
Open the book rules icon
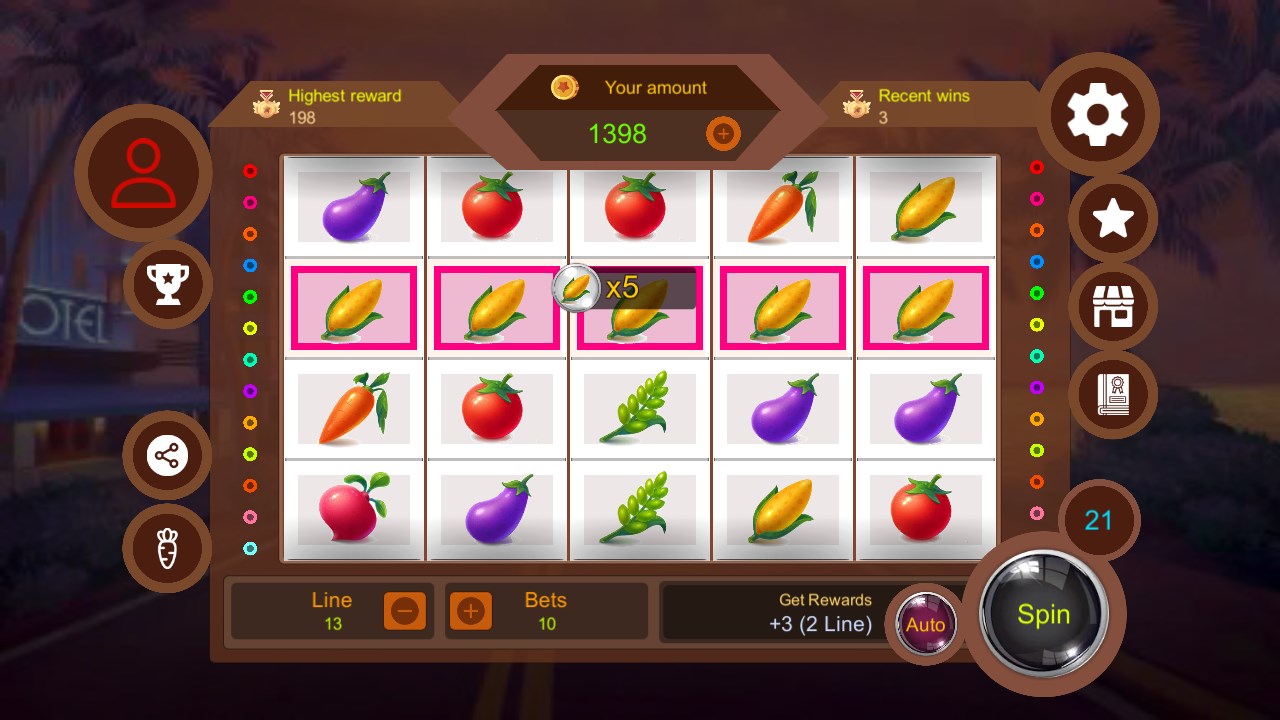1113,394
